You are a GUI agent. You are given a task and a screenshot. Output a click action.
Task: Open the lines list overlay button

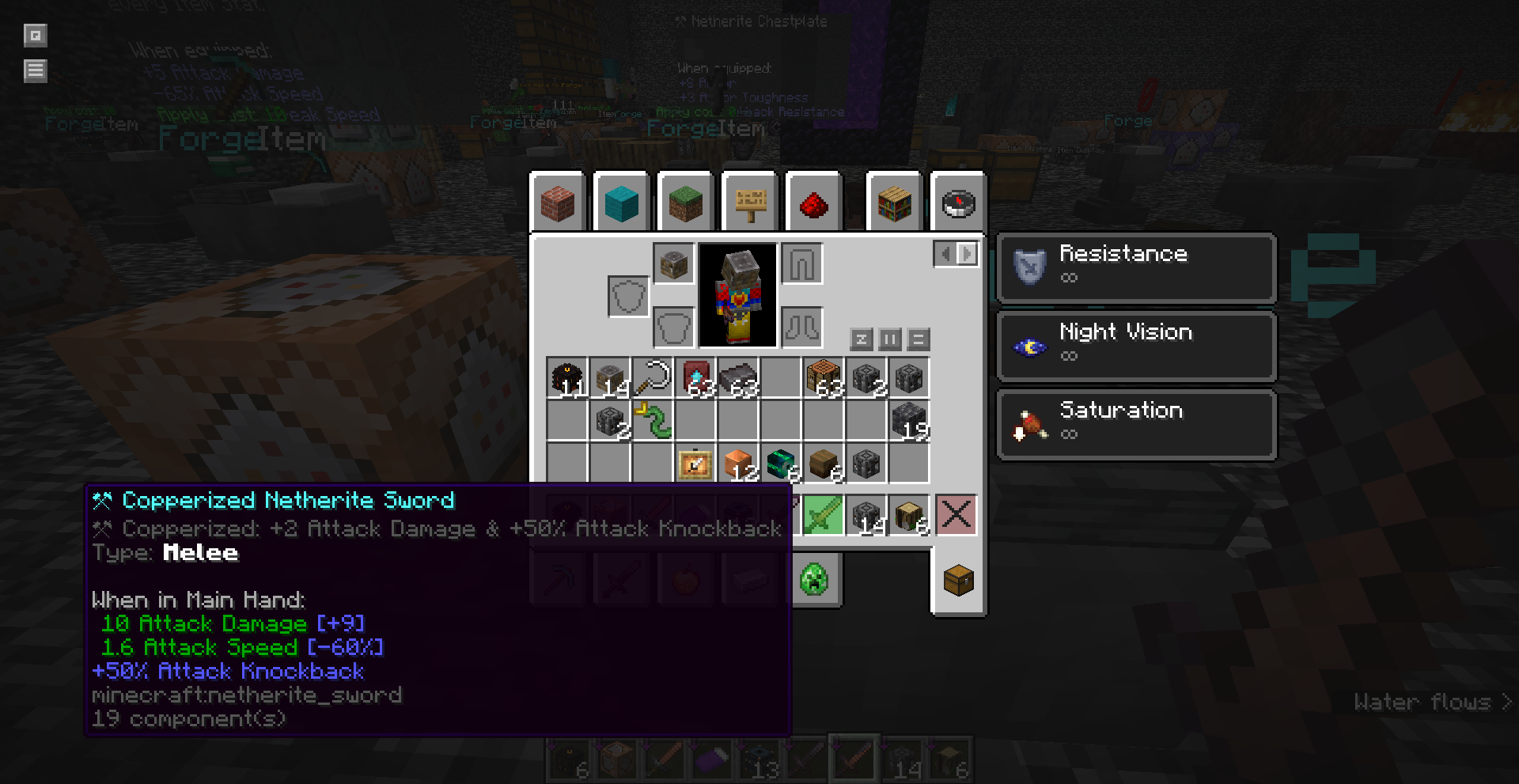(36, 71)
